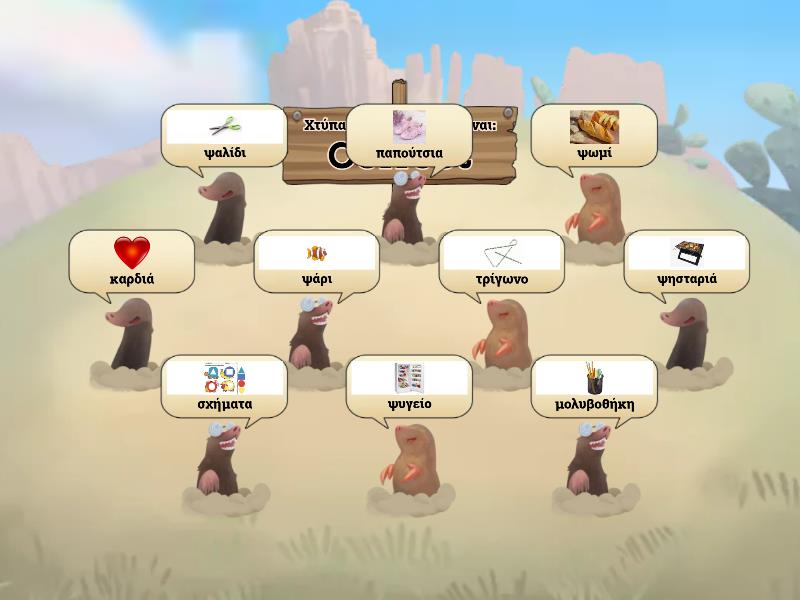This screenshot has width=800, height=600.
Task: Pick the ψυγείο fridge bubble
Action: pos(409,387)
